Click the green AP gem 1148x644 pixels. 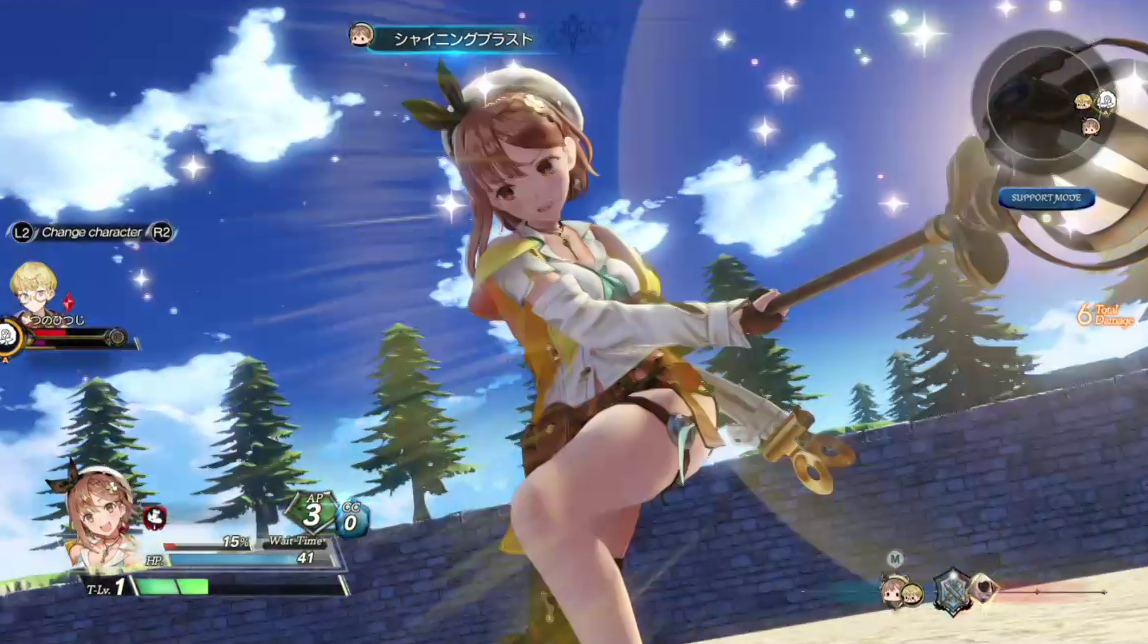(313, 515)
